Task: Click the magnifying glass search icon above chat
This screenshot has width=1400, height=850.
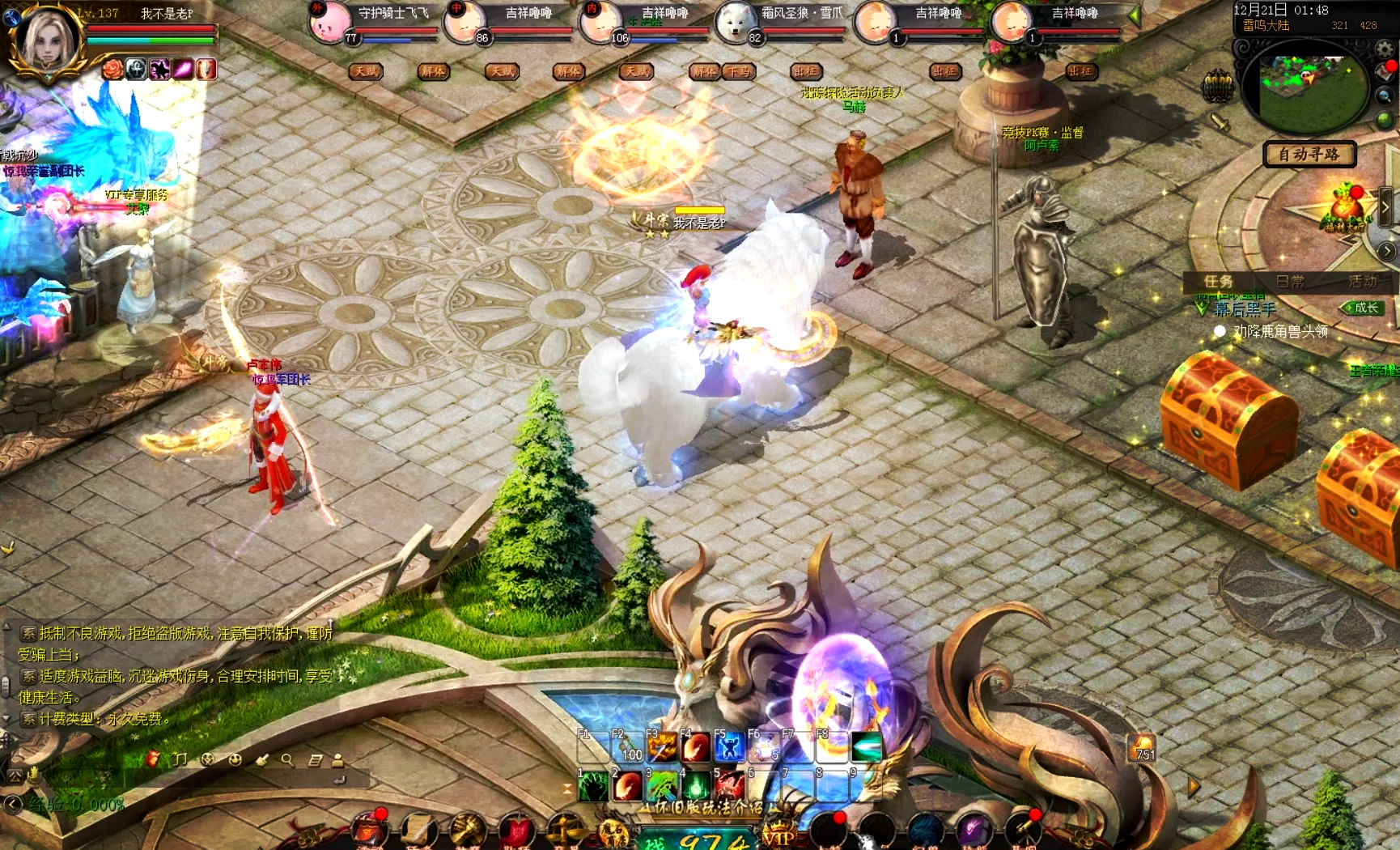Action: pos(286,759)
